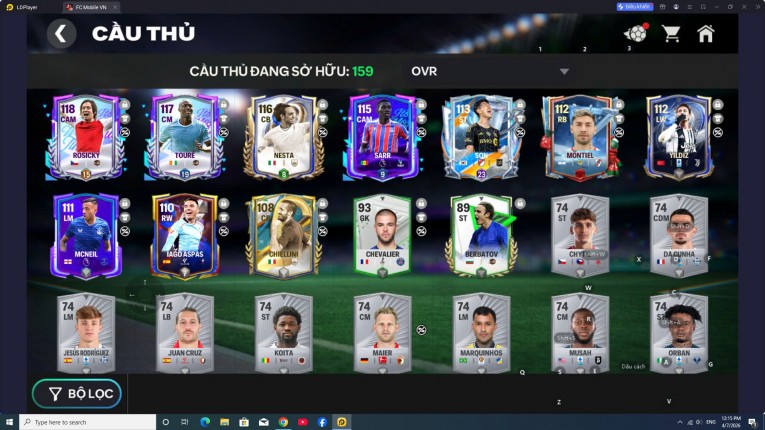This screenshot has height=430, width=765.
Task: Open the shopping cart store
Action: point(671,34)
